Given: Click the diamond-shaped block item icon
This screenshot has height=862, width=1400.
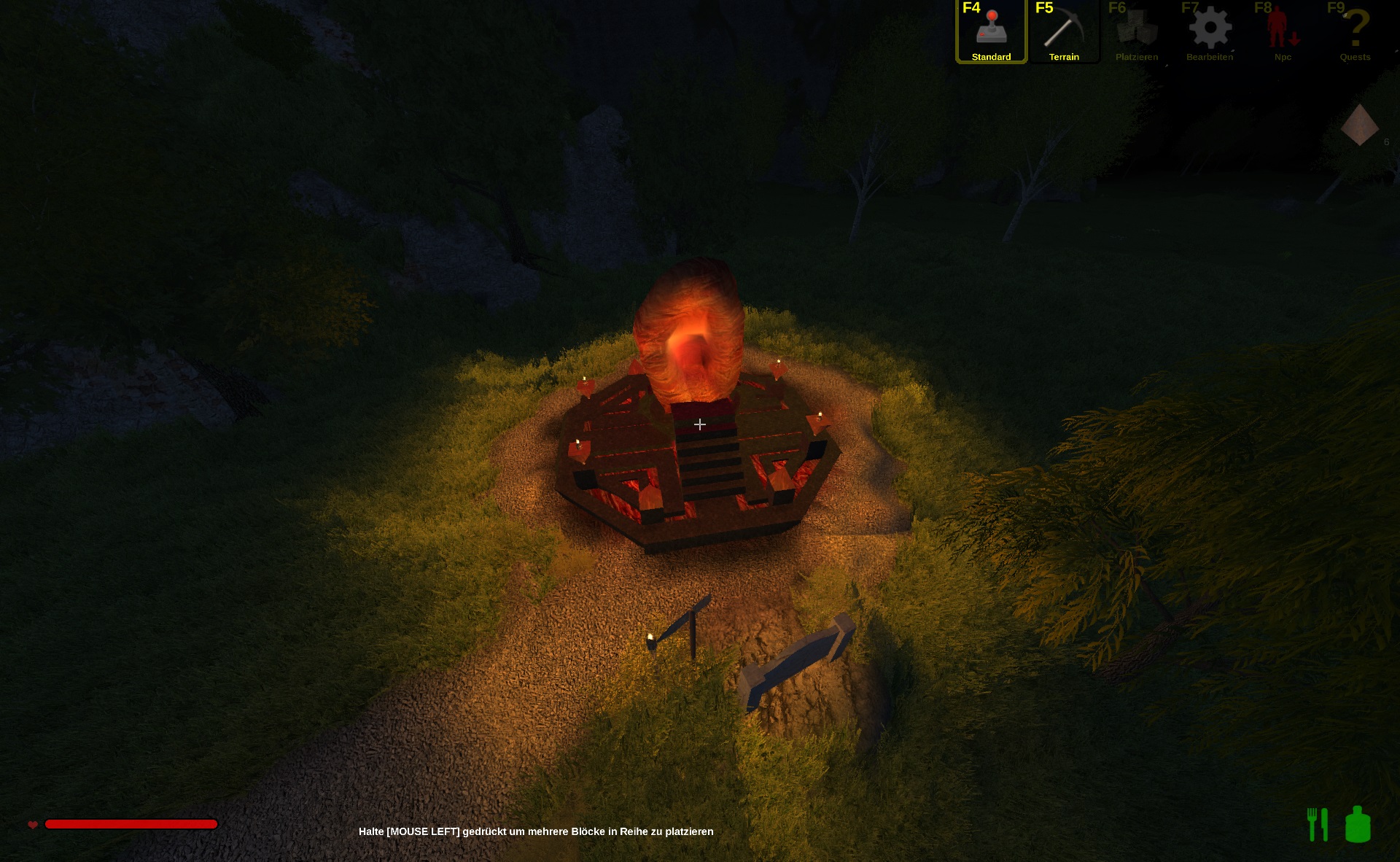Looking at the screenshot, I should (x=1359, y=125).
